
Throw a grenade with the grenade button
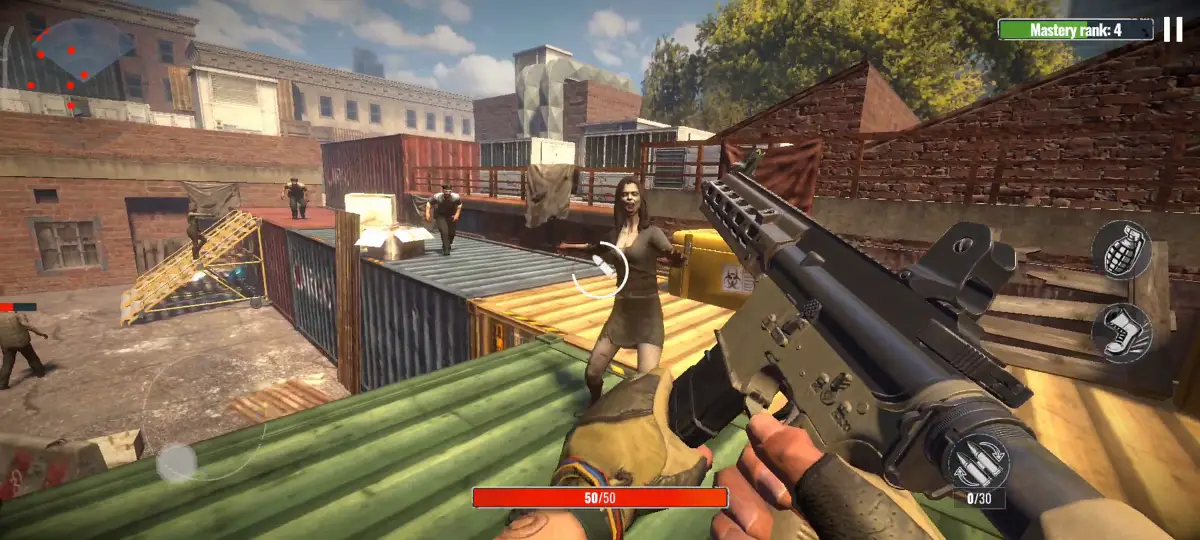point(1121,251)
